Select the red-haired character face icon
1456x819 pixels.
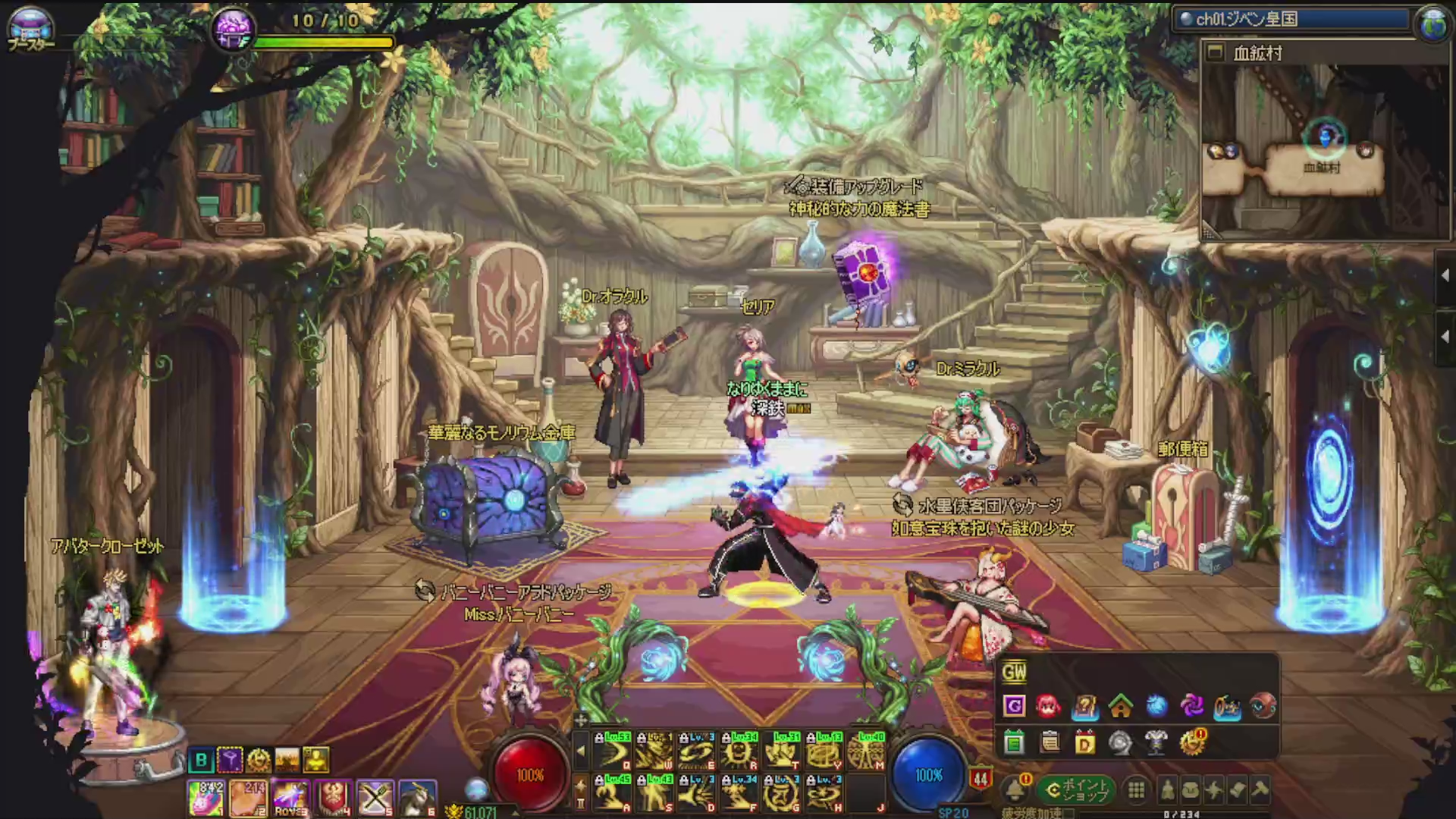tap(1049, 707)
